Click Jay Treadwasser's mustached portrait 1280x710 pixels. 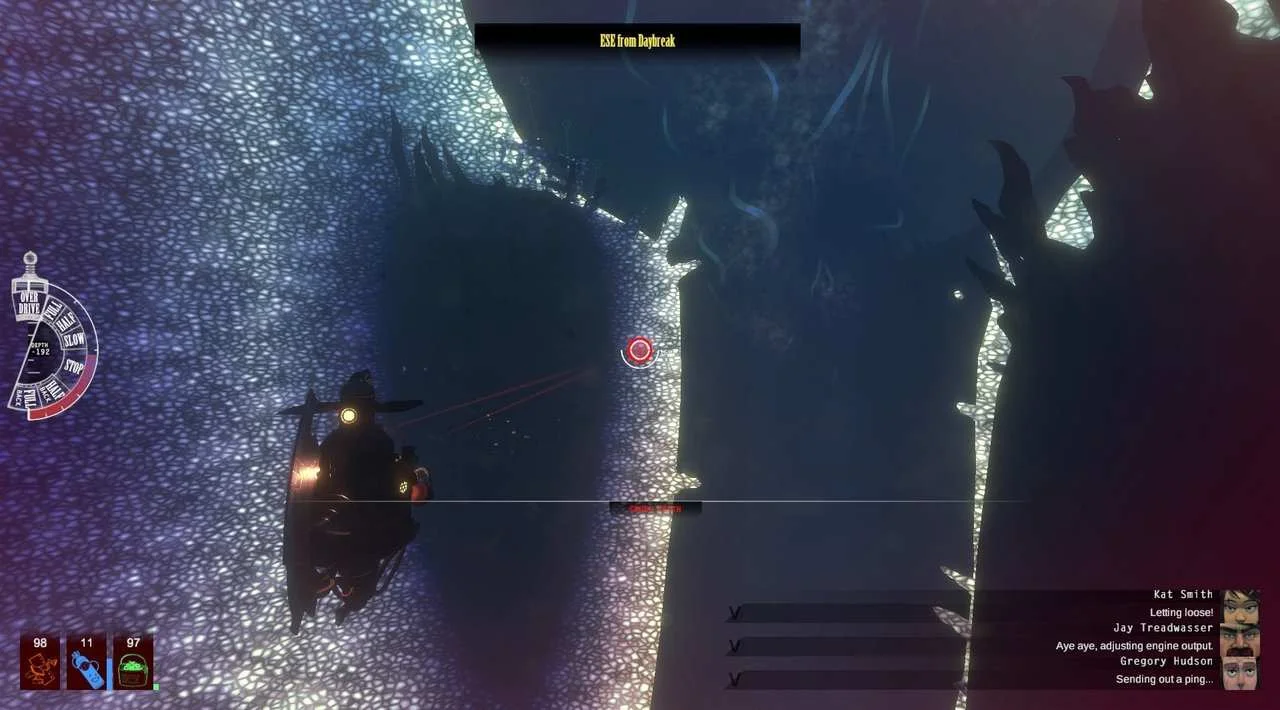click(1240, 640)
